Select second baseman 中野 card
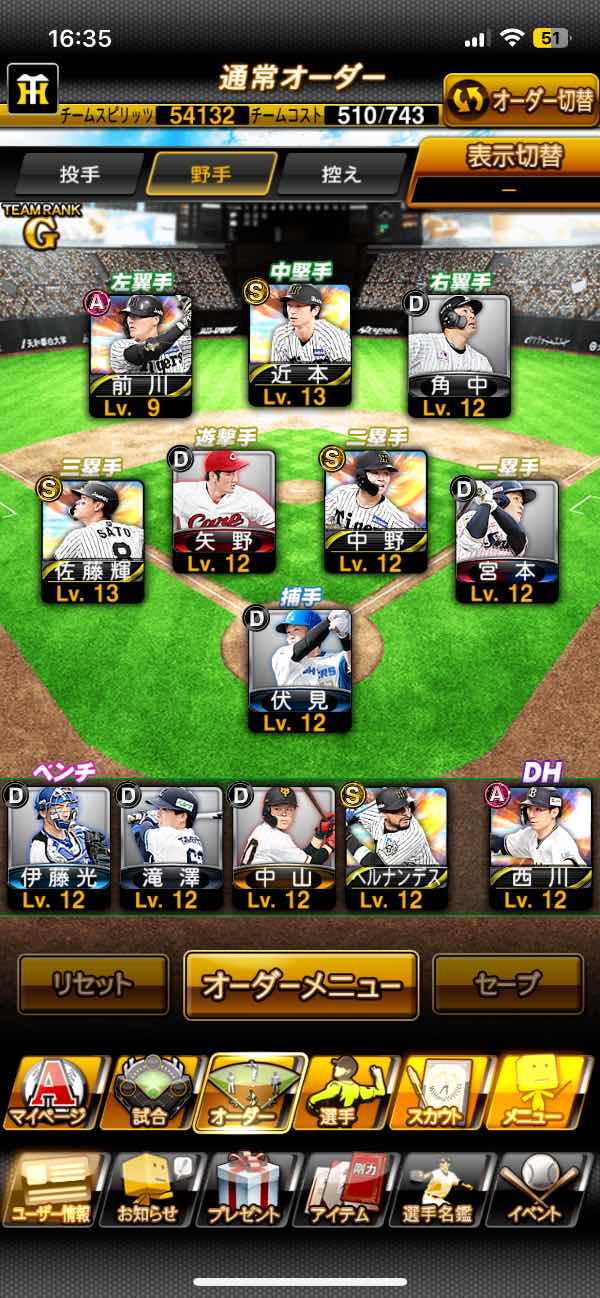600x1298 pixels. pyautogui.click(x=376, y=511)
